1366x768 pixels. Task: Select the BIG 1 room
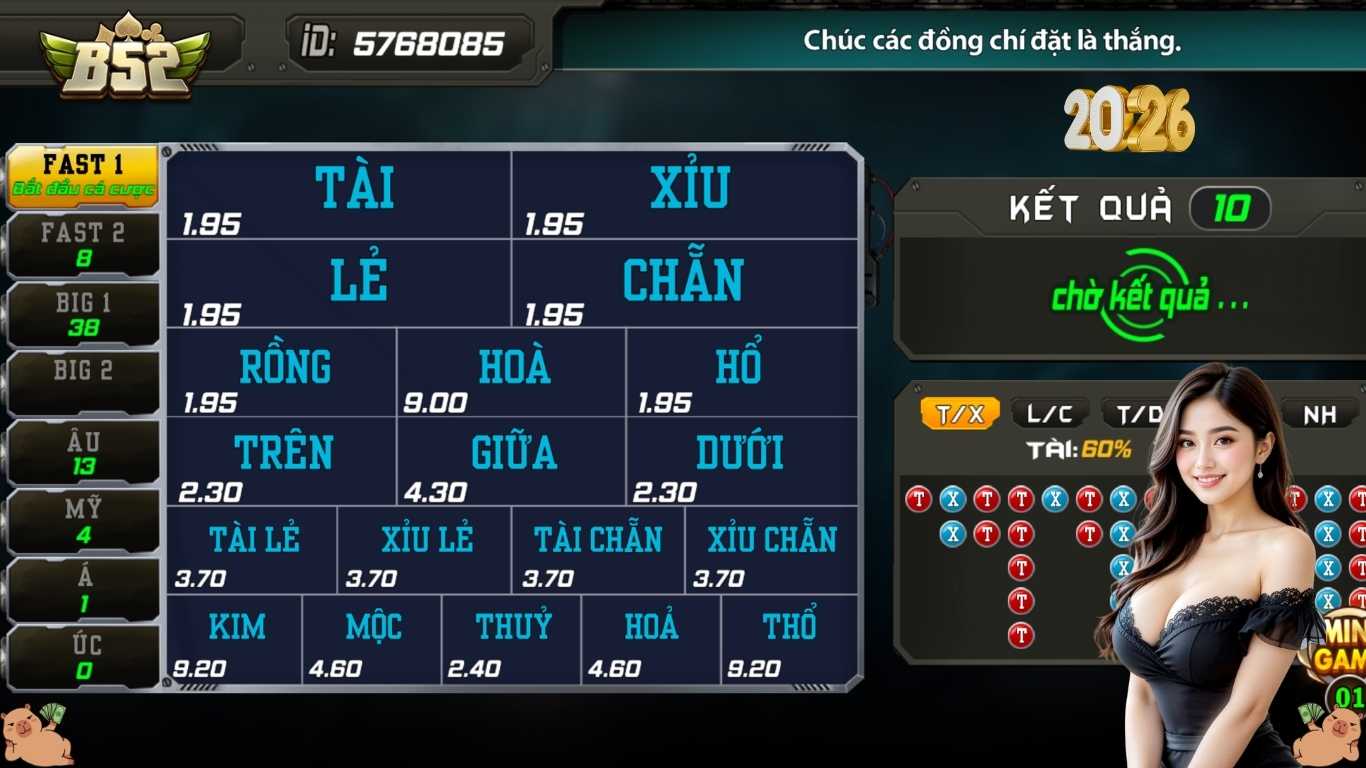(x=80, y=311)
